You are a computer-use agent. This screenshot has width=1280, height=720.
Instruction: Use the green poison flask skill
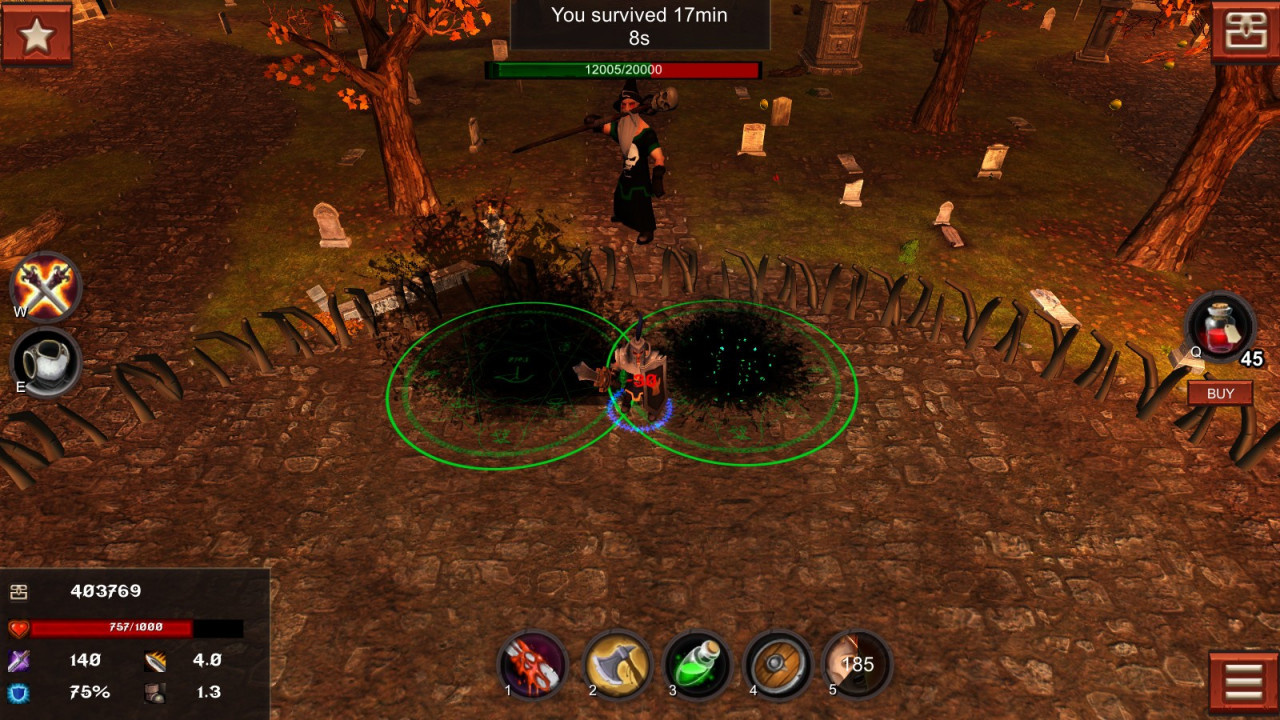click(697, 664)
